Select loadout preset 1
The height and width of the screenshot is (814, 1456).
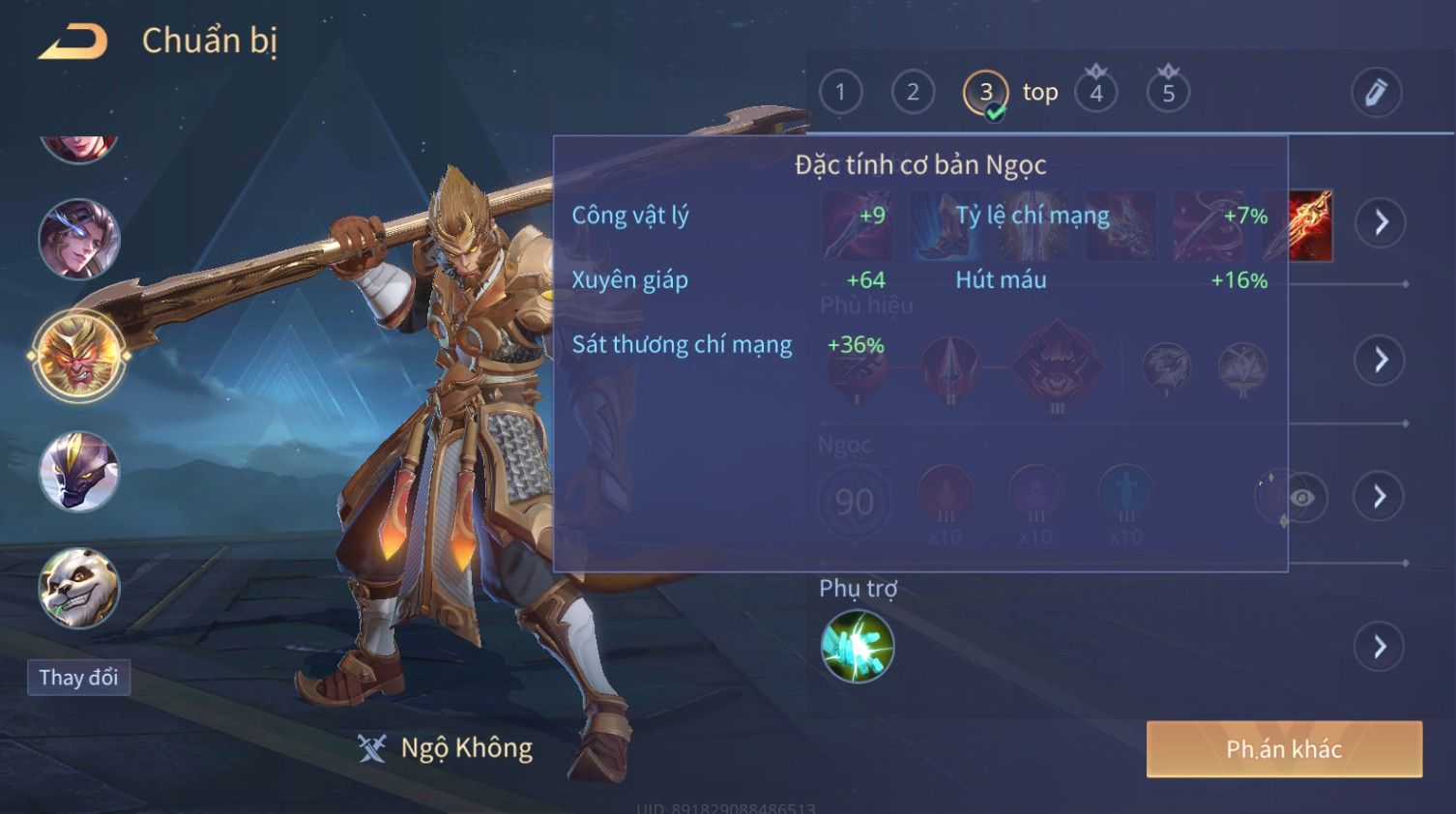[x=840, y=93]
